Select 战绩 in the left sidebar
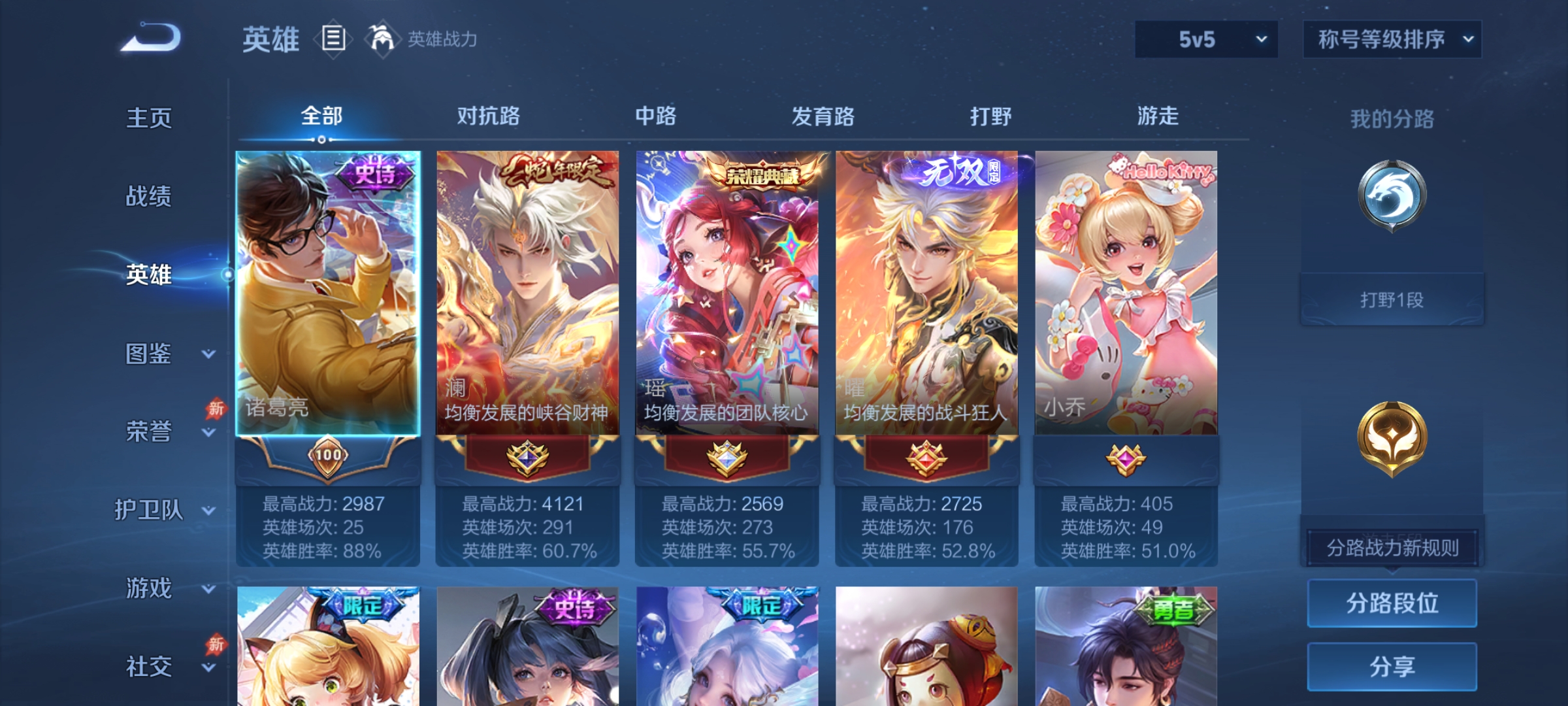This screenshot has width=1568, height=706. coord(149,197)
